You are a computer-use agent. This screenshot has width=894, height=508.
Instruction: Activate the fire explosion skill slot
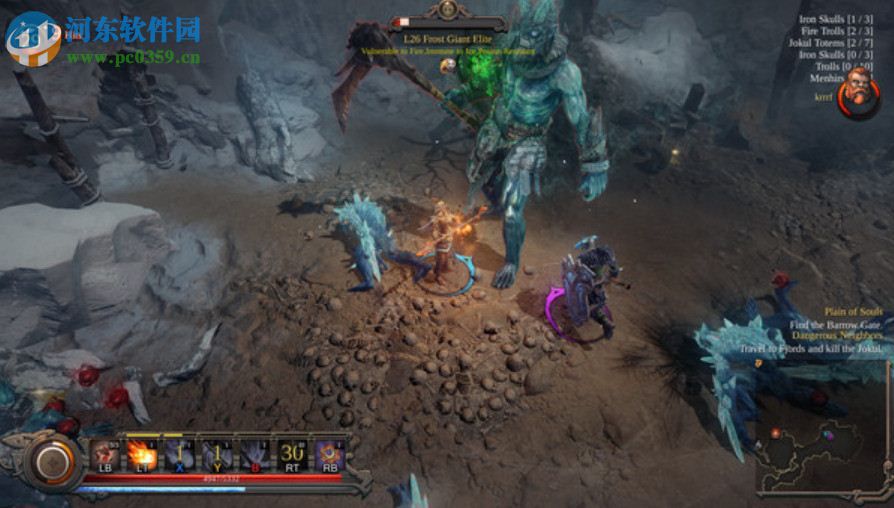[142, 455]
